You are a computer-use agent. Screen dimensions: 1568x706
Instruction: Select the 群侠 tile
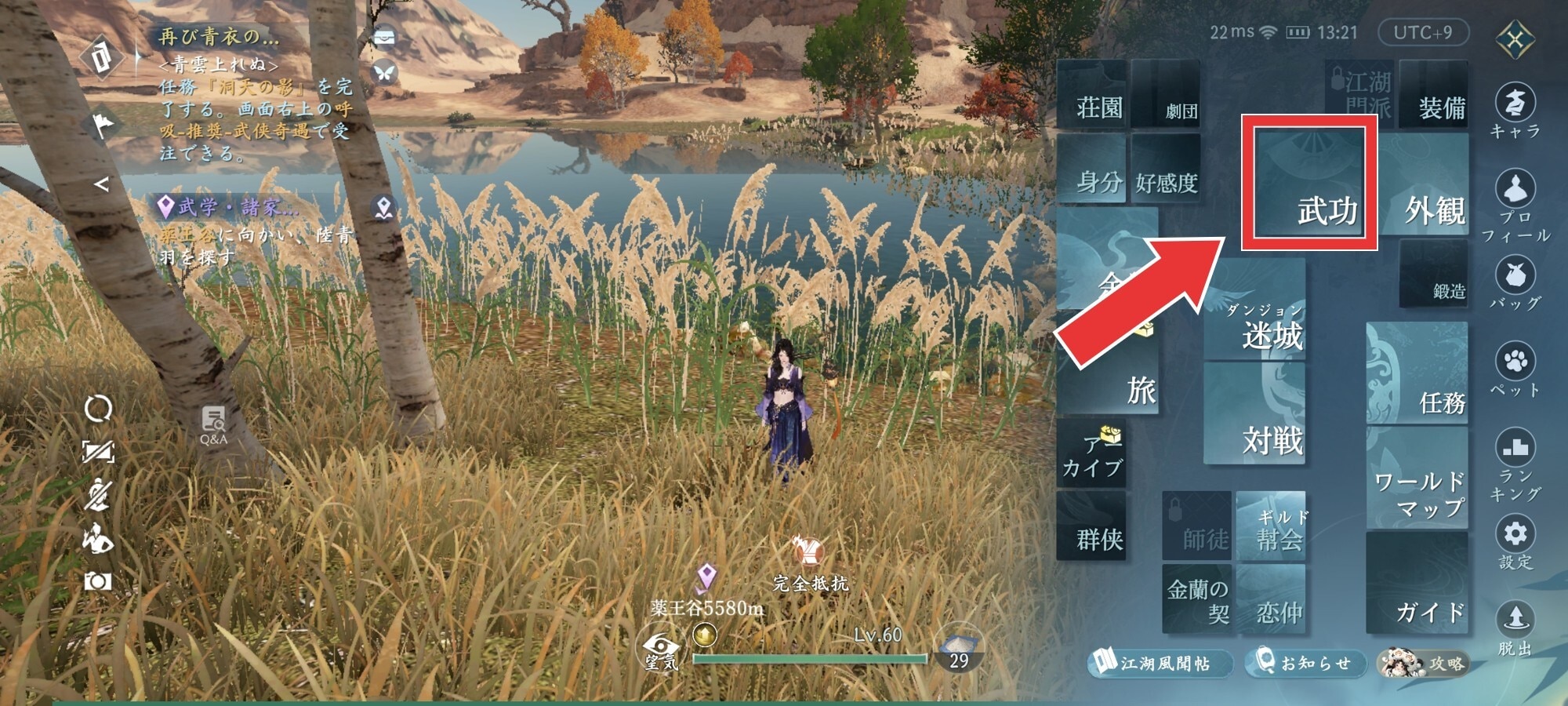pos(1092,526)
